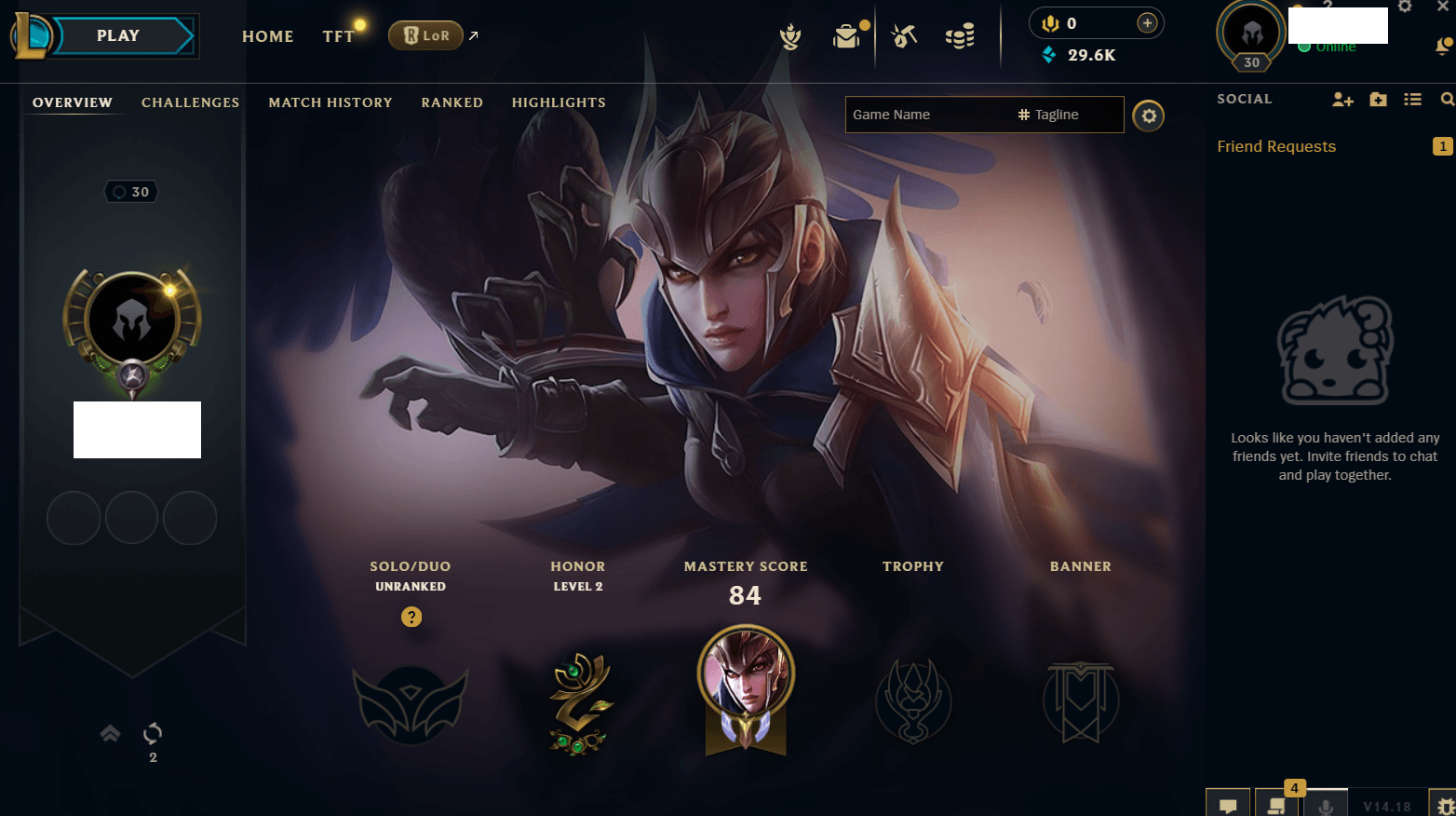Click the PLAY button
The height and width of the screenshot is (816, 1456).
click(119, 36)
